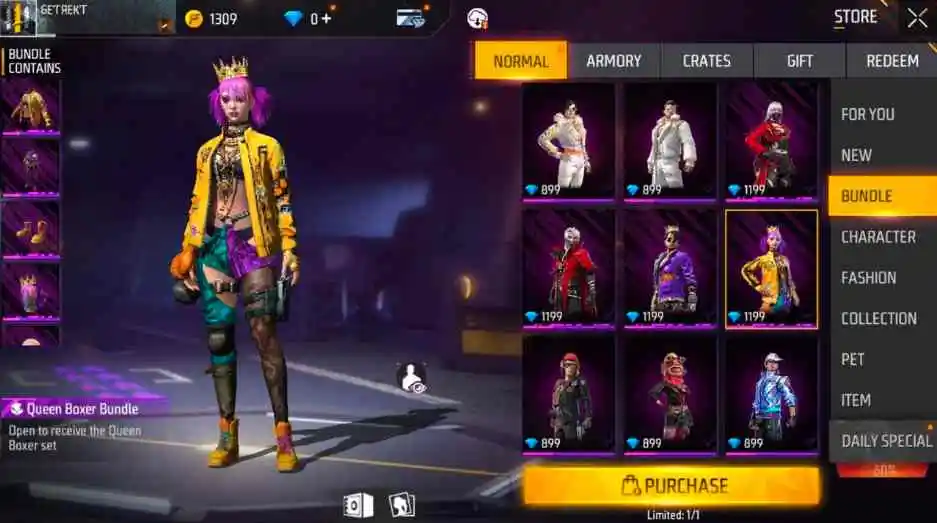The image size is (937, 523).
Task: Browse the Collection category
Action: (878, 319)
